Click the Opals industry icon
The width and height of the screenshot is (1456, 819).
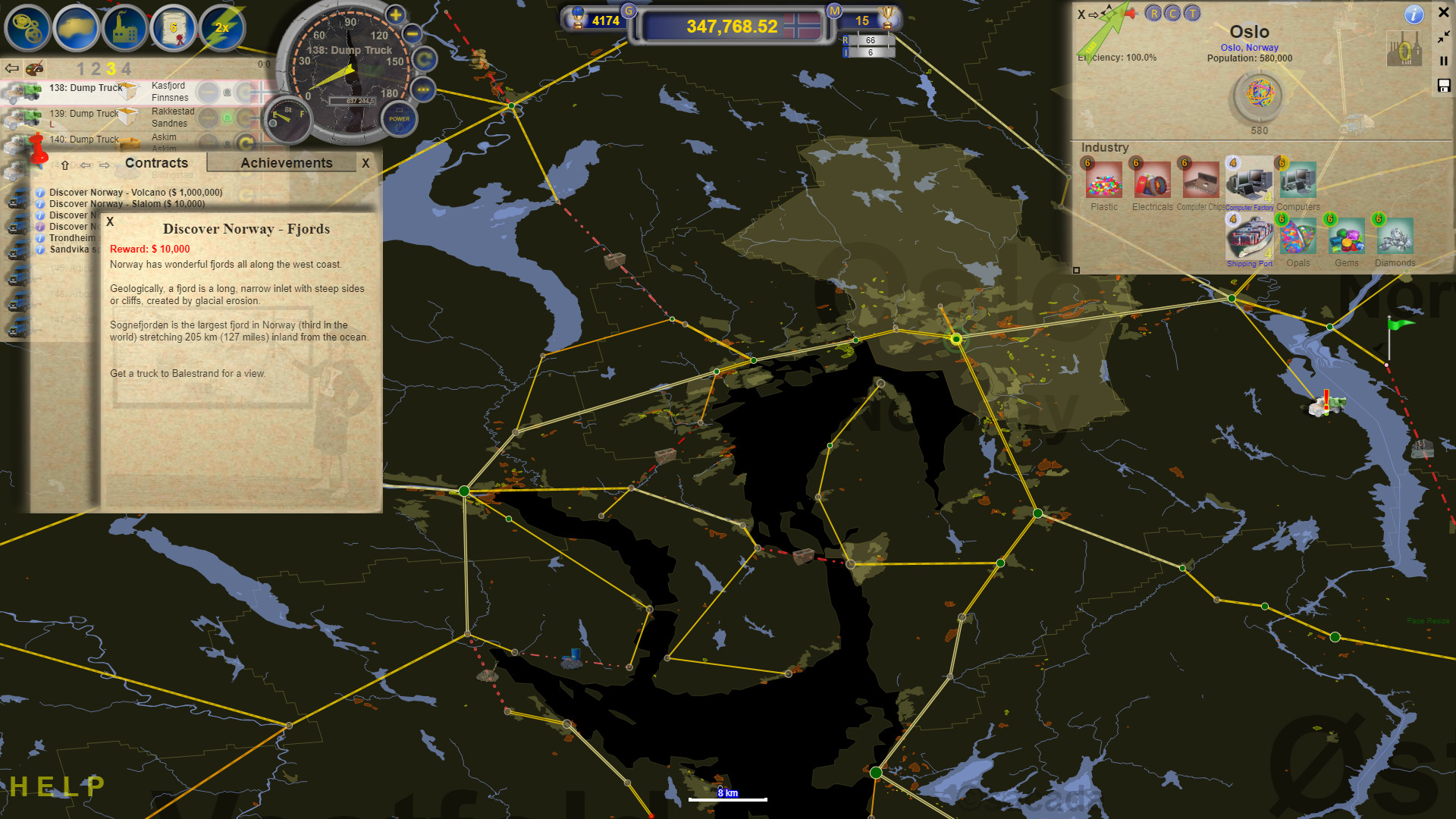click(x=1298, y=235)
